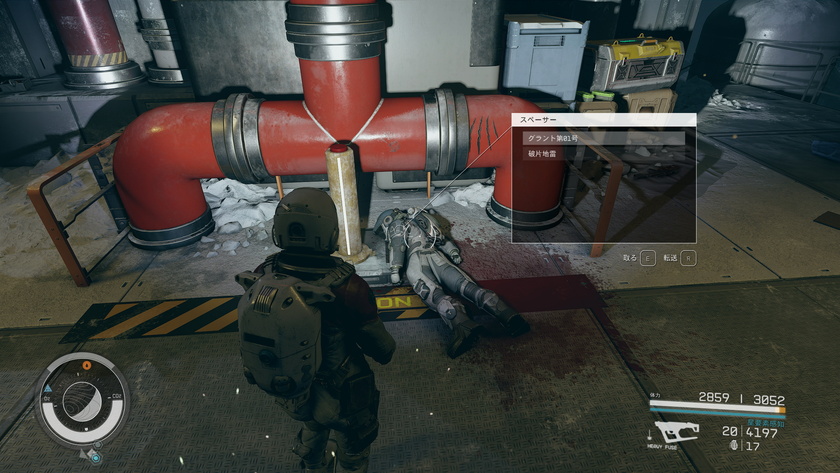Image resolution: width=840 pixels, height=473 pixels.
Task: Click the circular scanner compass
Action: pos(82,397)
